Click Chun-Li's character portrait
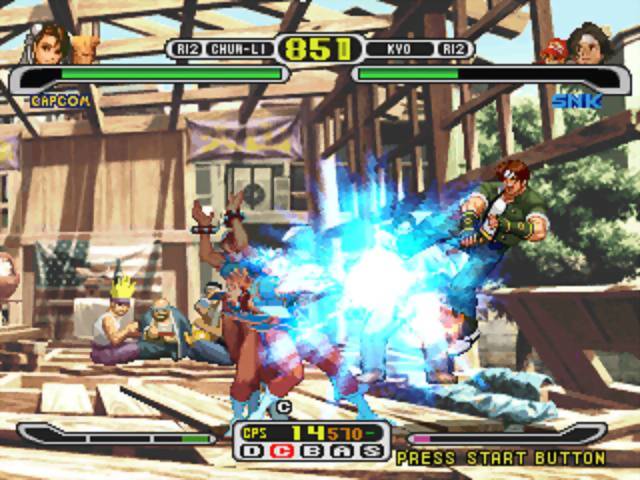Image resolution: width=640 pixels, height=480 pixels. (x=49, y=42)
